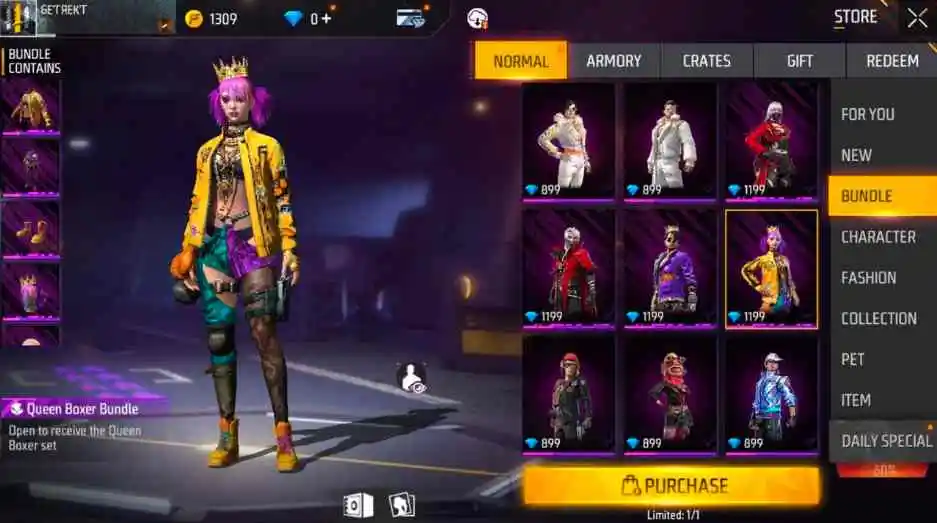Close the store with the X button
The image size is (937, 523).
click(x=917, y=17)
